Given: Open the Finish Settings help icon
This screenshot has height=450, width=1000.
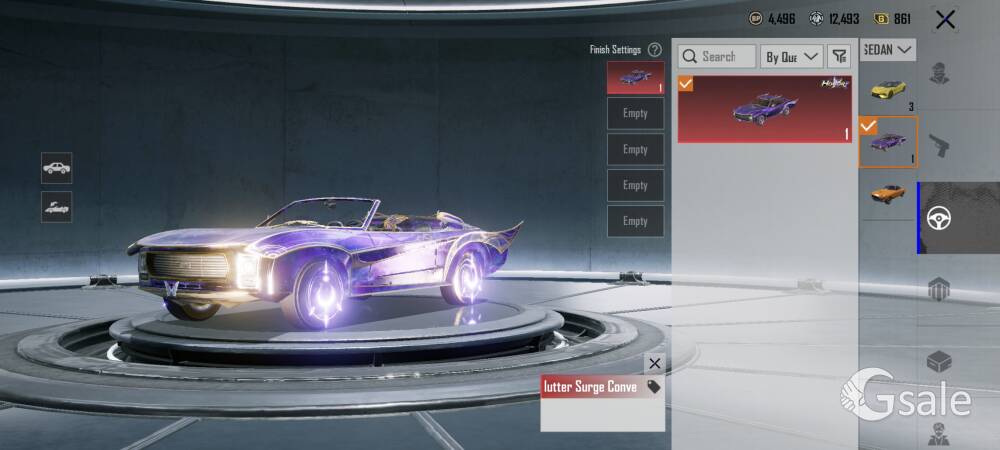Looking at the screenshot, I should (x=655, y=49).
